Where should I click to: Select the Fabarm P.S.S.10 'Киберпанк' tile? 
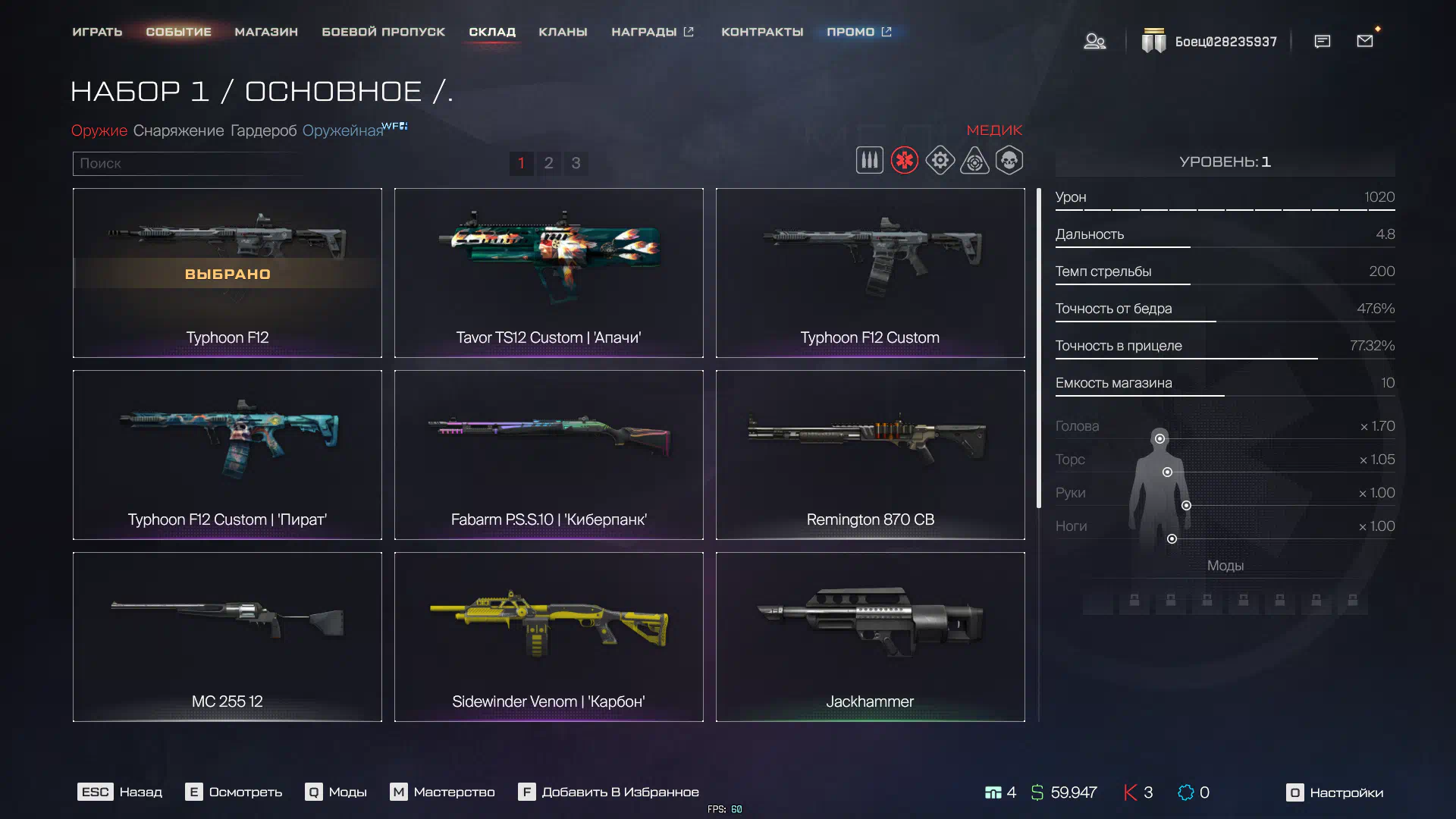548,455
